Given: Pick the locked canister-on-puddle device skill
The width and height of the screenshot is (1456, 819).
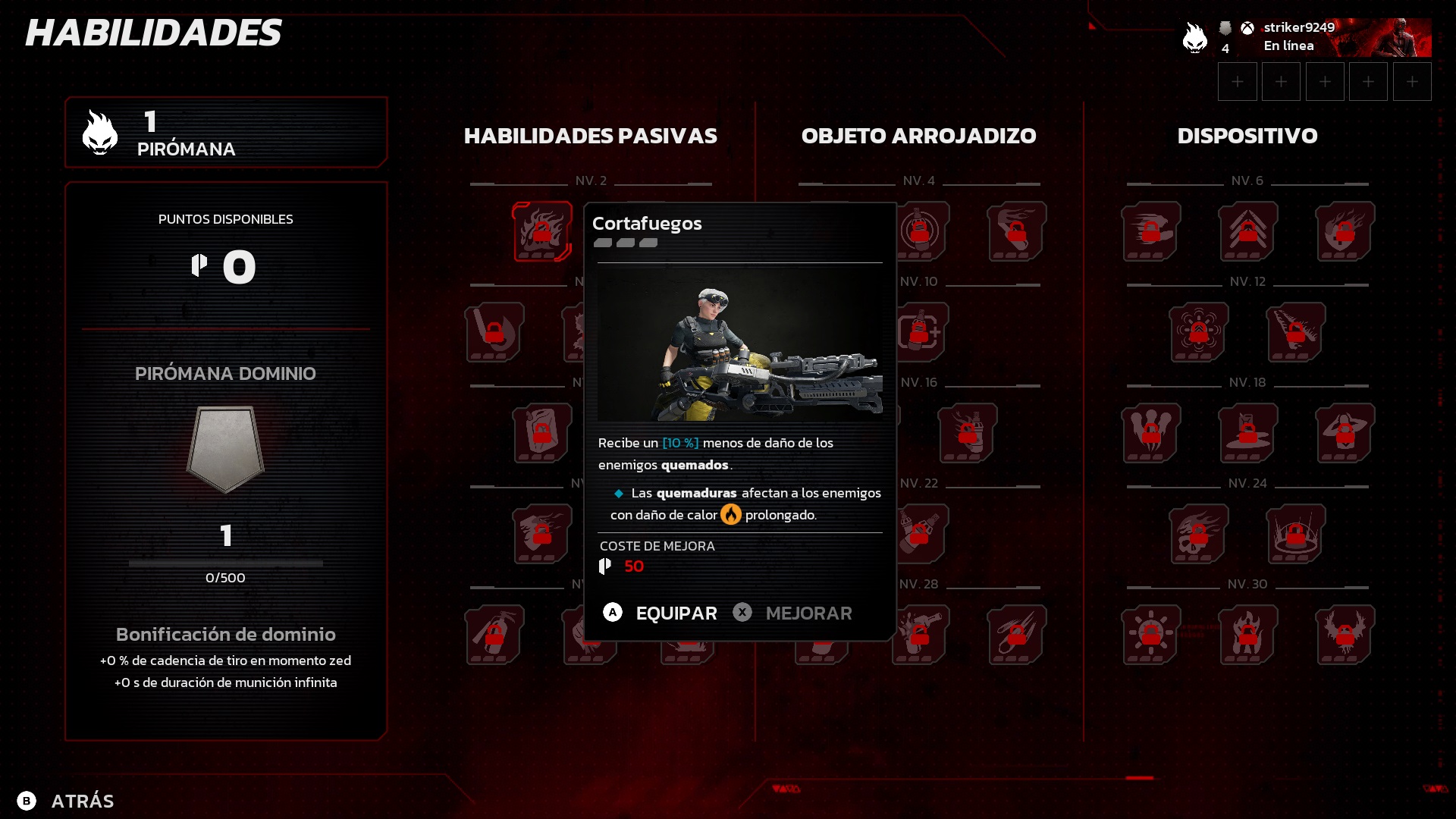Looking at the screenshot, I should point(1247,433).
